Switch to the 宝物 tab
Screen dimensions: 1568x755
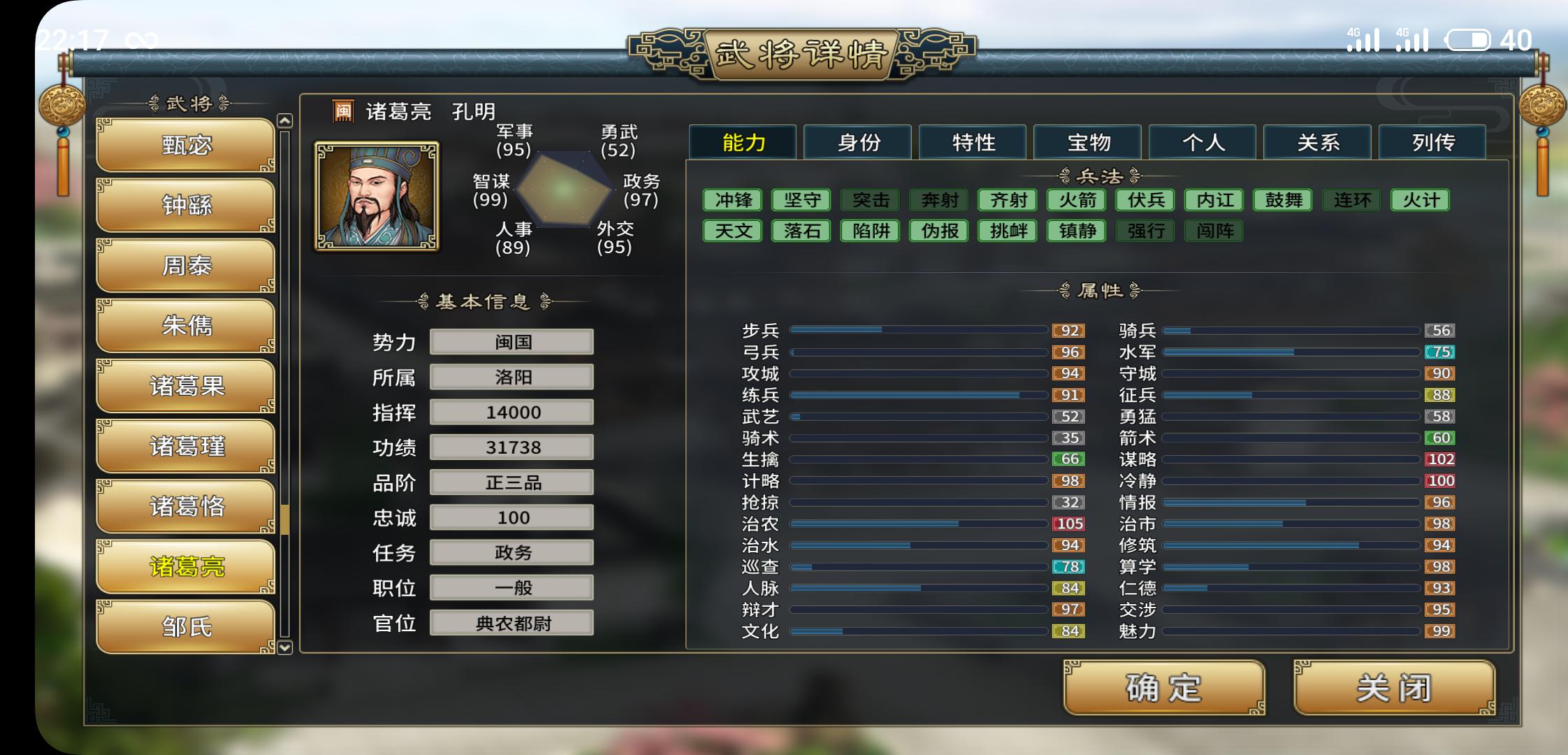coord(1087,142)
